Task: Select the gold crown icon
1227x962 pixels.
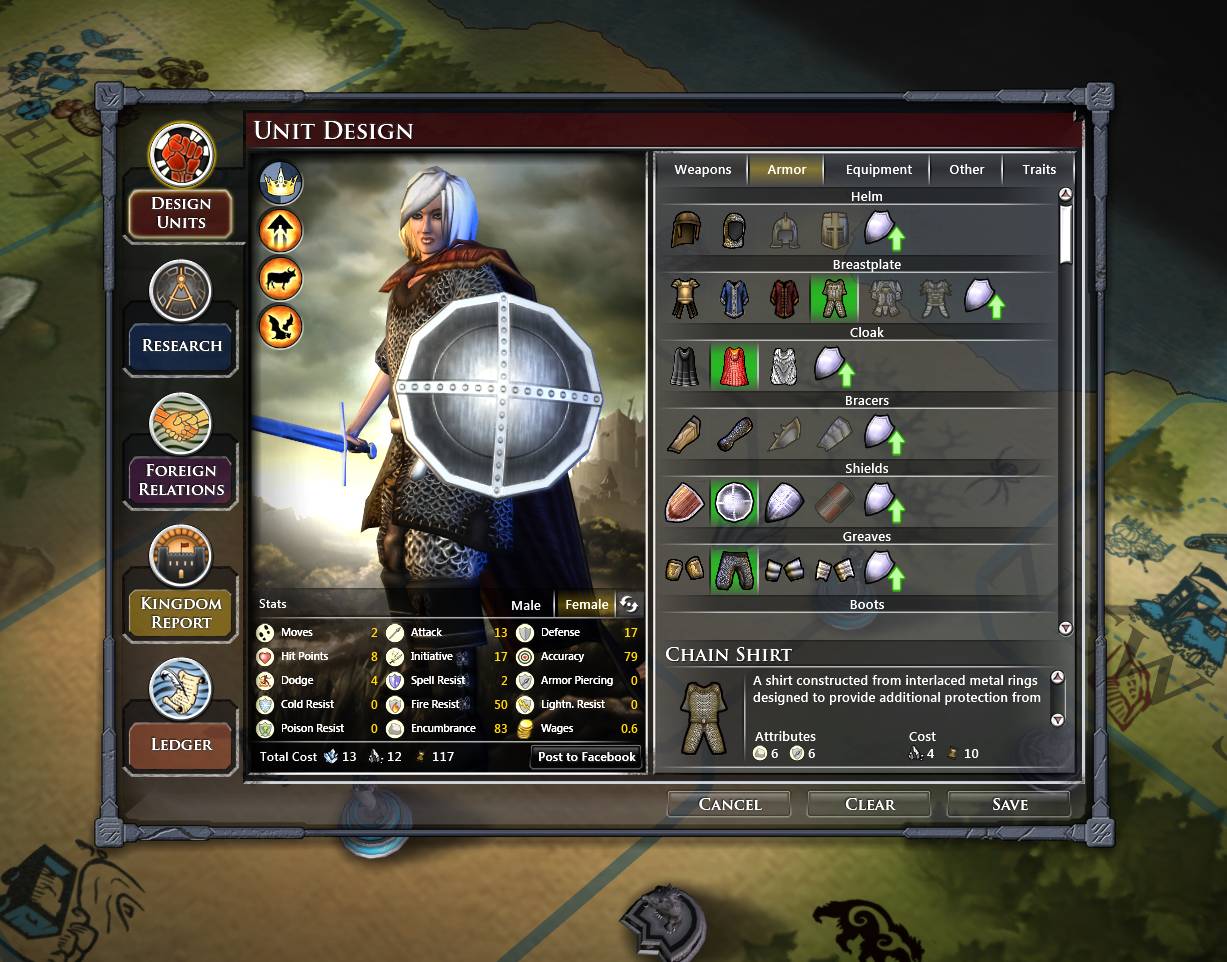Action: [281, 183]
